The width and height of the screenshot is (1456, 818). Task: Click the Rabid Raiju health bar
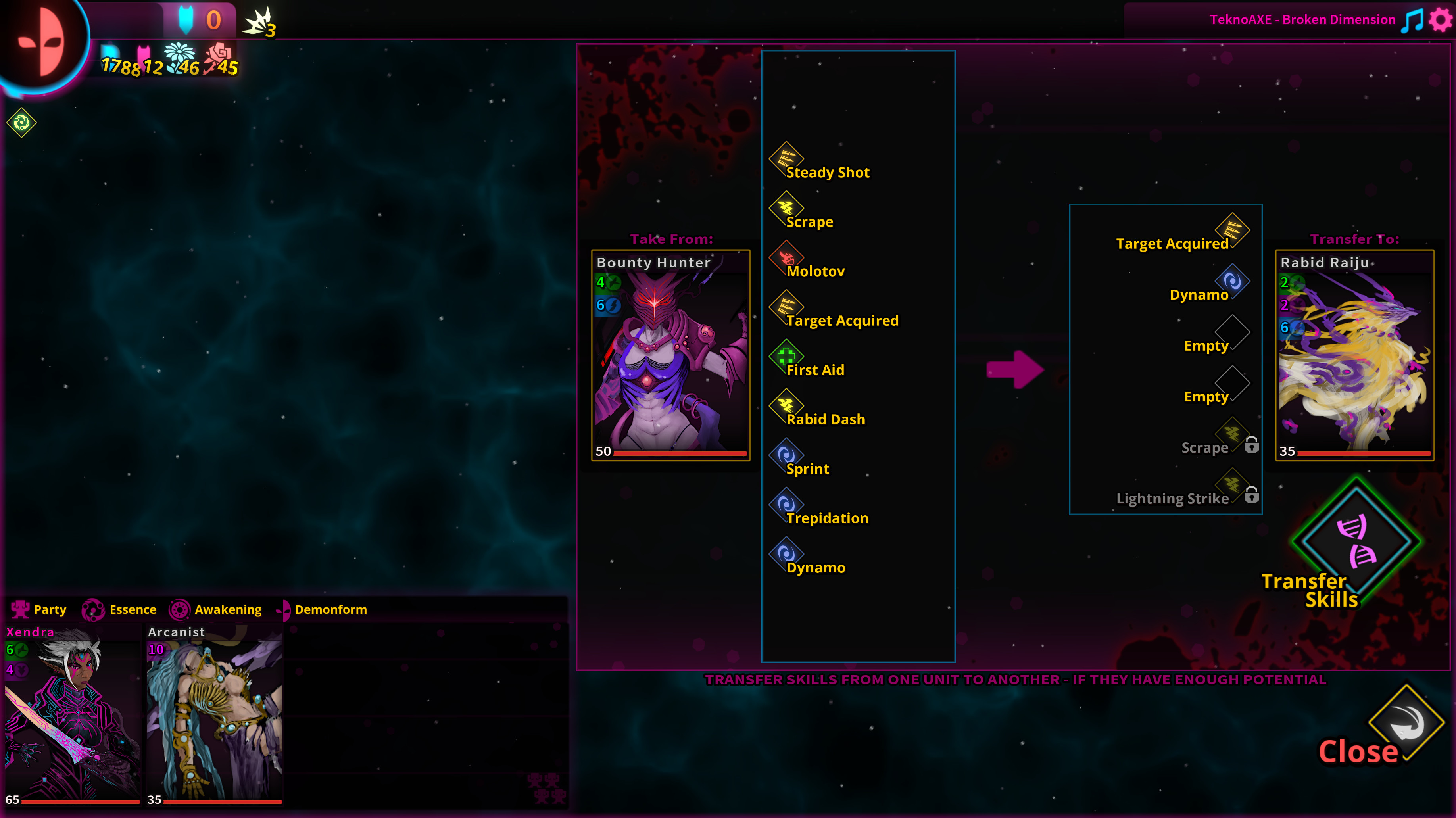click(1362, 451)
